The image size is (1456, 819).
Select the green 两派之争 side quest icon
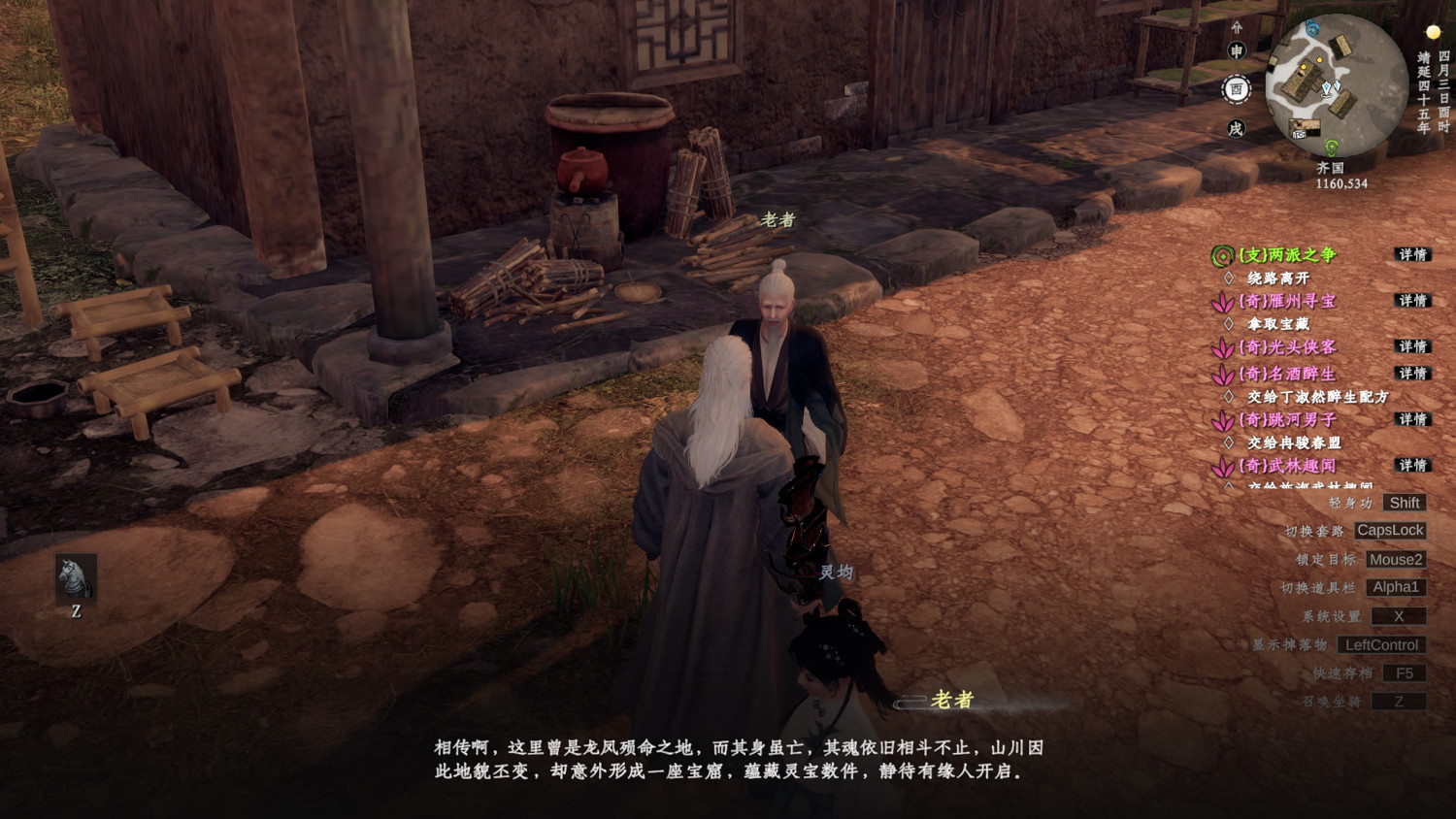1221,255
